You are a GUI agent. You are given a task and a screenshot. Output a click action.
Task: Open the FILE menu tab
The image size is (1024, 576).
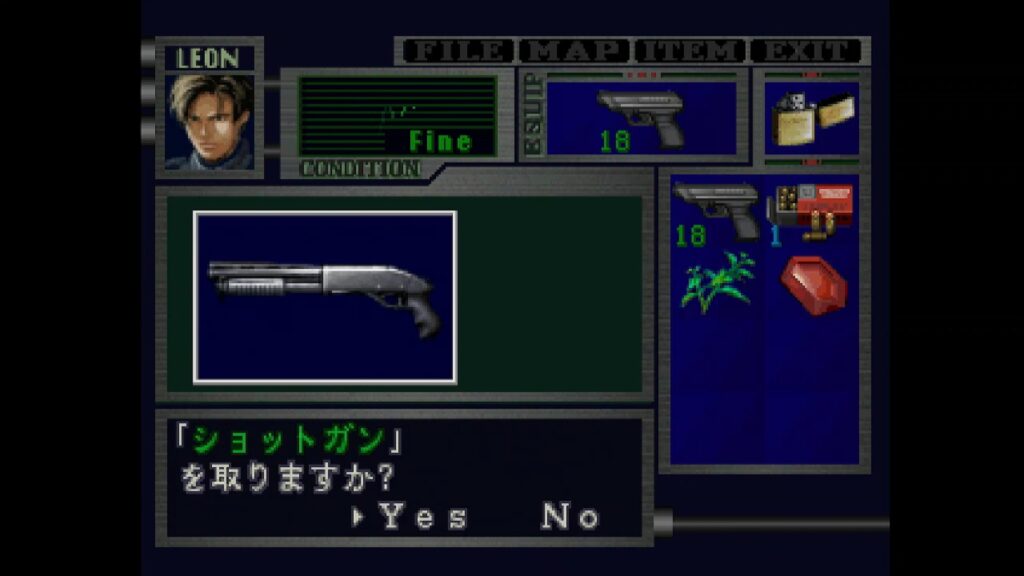(457, 51)
